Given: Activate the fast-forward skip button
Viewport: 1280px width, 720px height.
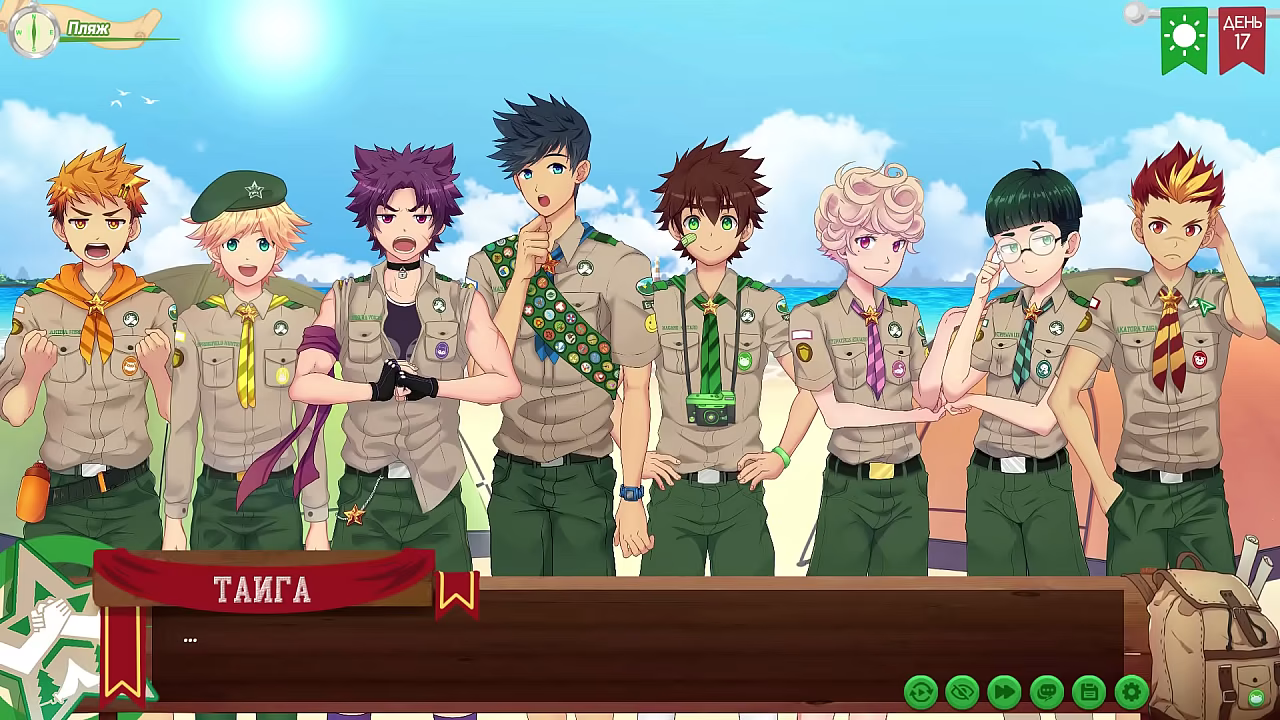Looking at the screenshot, I should (1004, 691).
